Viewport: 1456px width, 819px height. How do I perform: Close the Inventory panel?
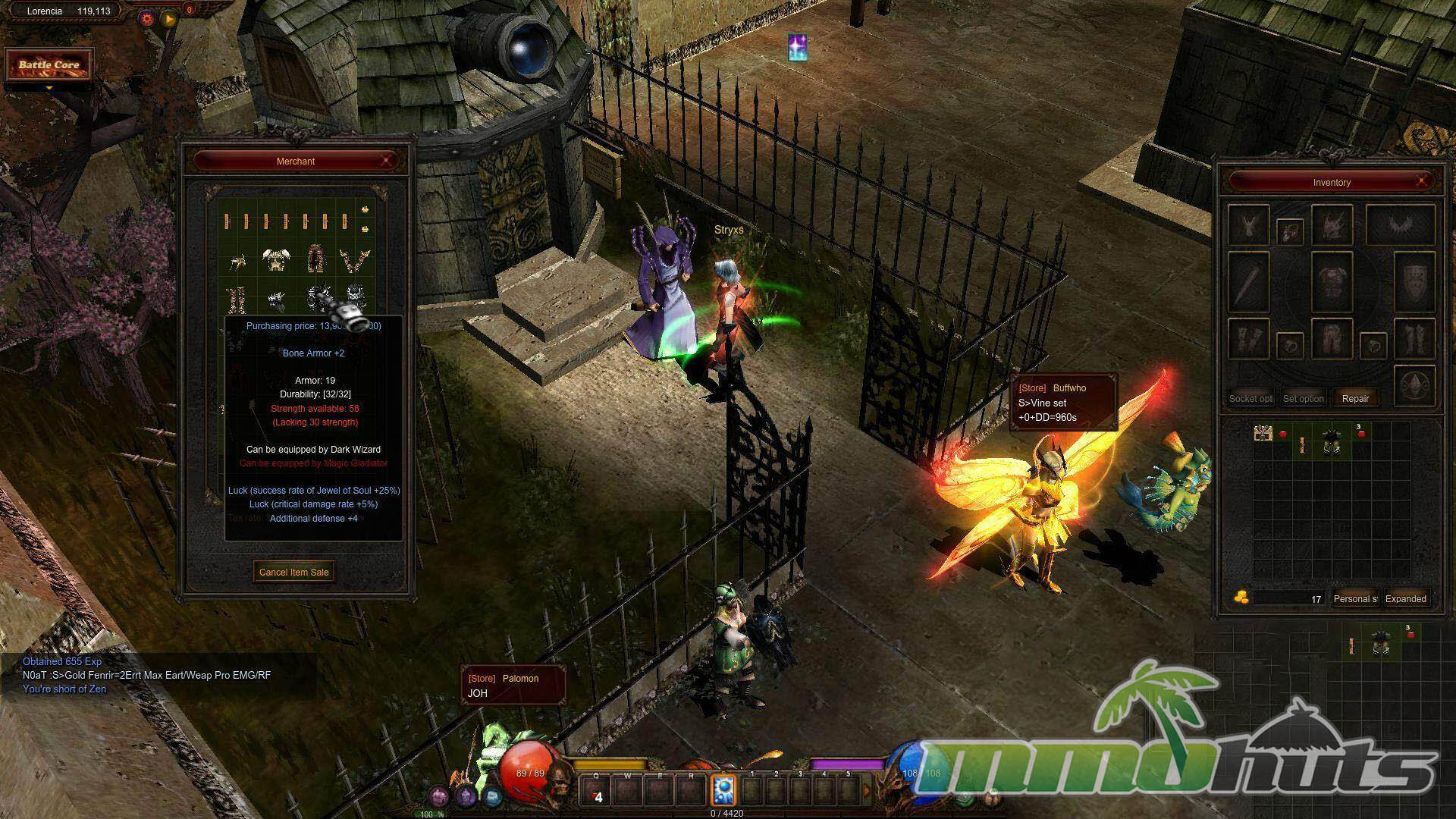[1422, 182]
